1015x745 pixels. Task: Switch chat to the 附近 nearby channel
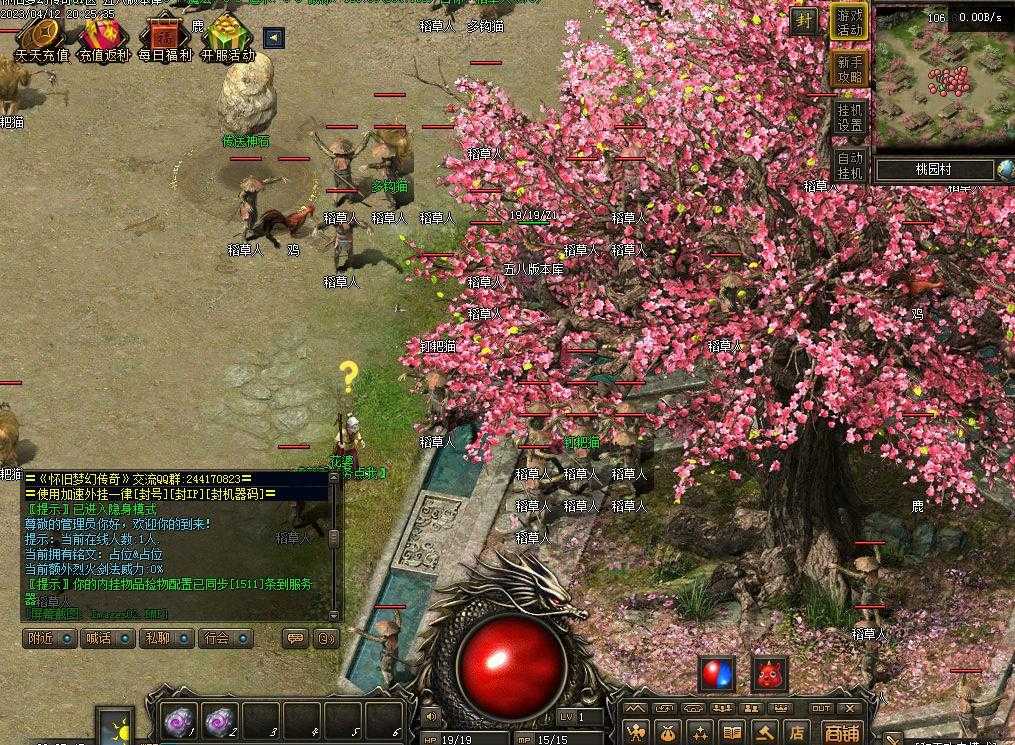pos(50,638)
